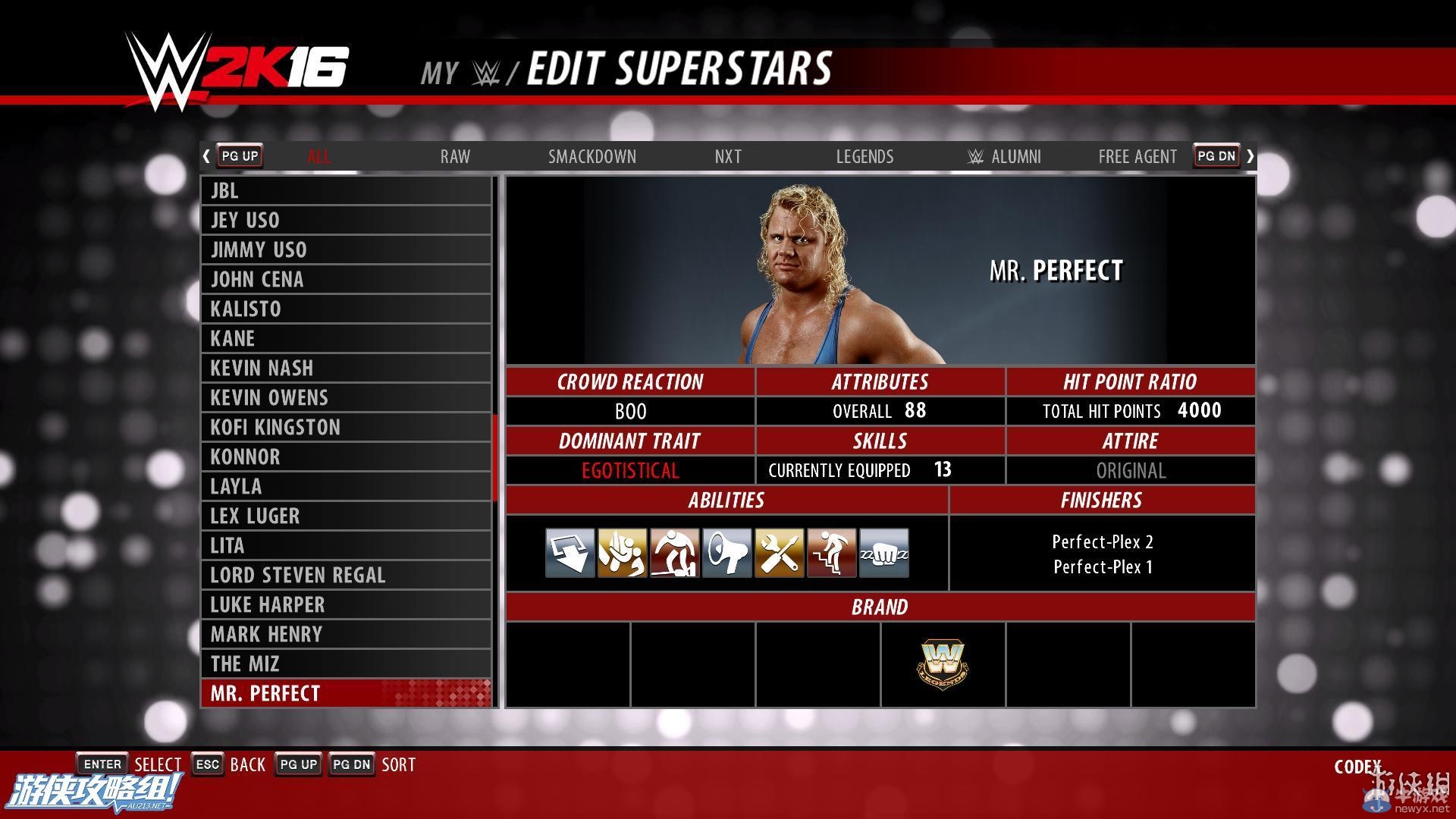Click the megaphone promo ability icon
Viewport: 1456px width, 819px height.
click(x=727, y=552)
